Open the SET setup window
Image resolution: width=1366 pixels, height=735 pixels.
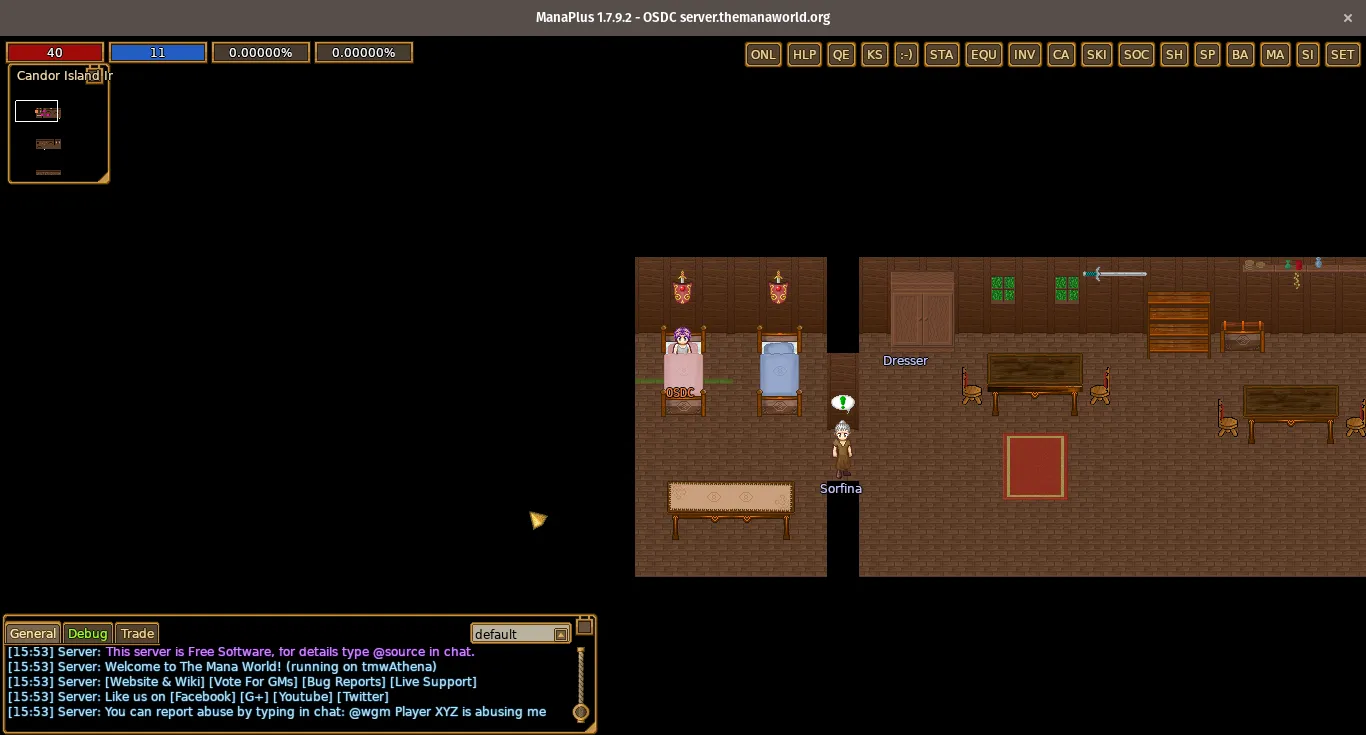pyautogui.click(x=1342, y=55)
